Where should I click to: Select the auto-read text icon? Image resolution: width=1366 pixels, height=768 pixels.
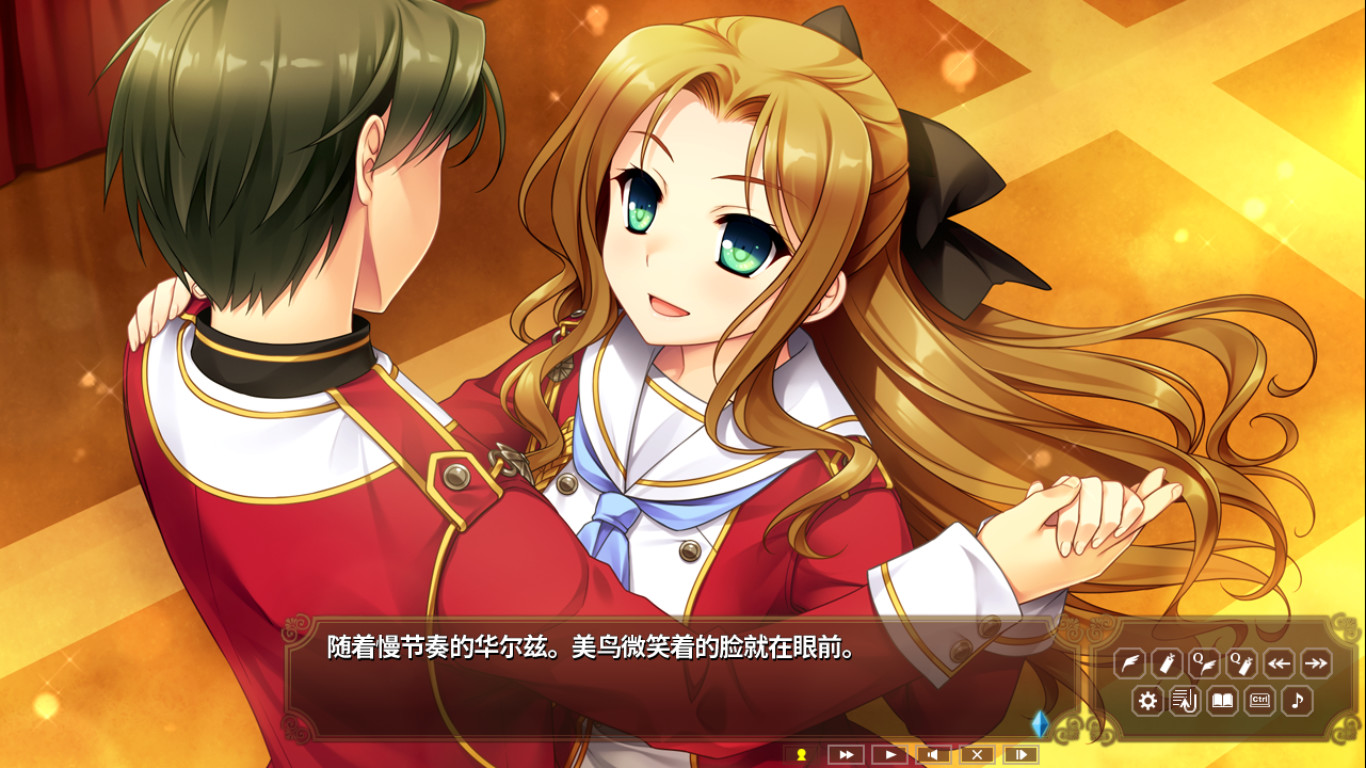(x=1185, y=700)
